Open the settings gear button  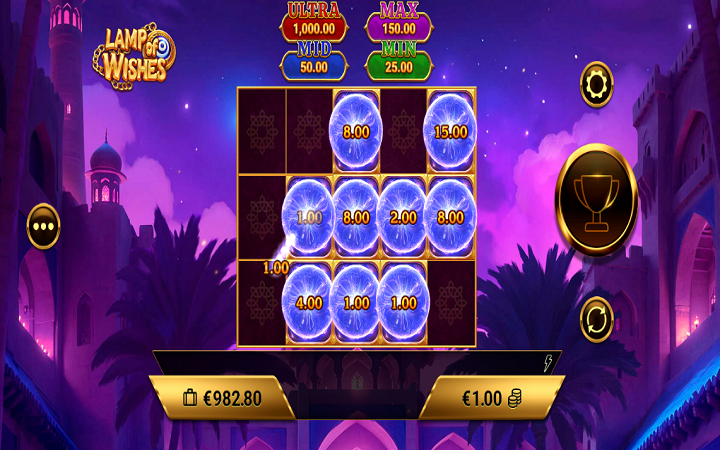(x=597, y=84)
